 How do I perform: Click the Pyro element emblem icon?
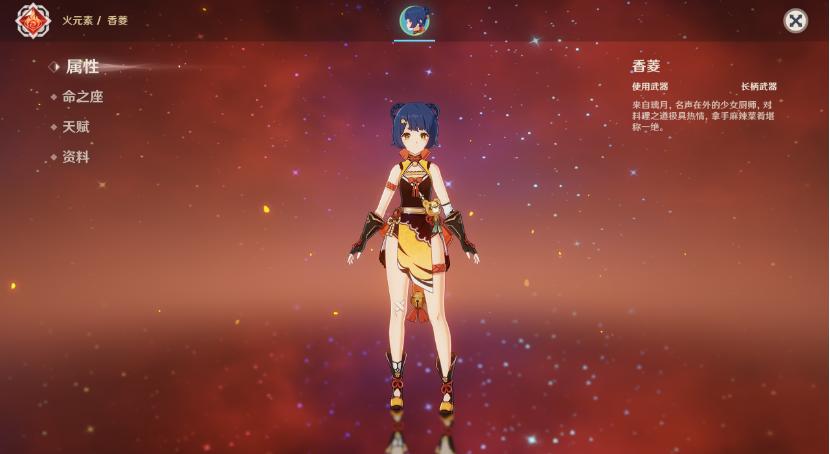point(33,21)
